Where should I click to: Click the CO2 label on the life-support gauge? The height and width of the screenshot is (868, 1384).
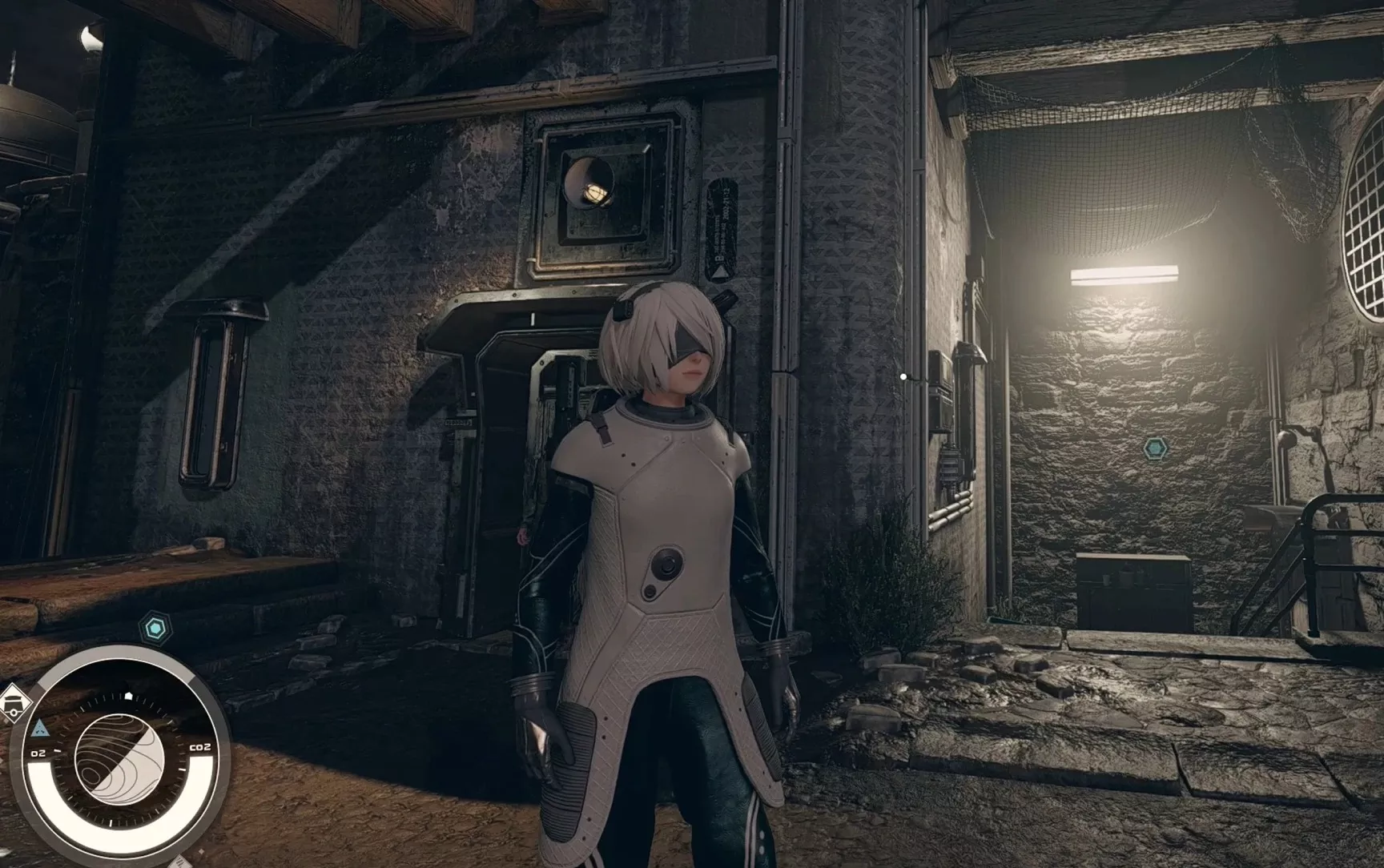pyautogui.click(x=201, y=746)
